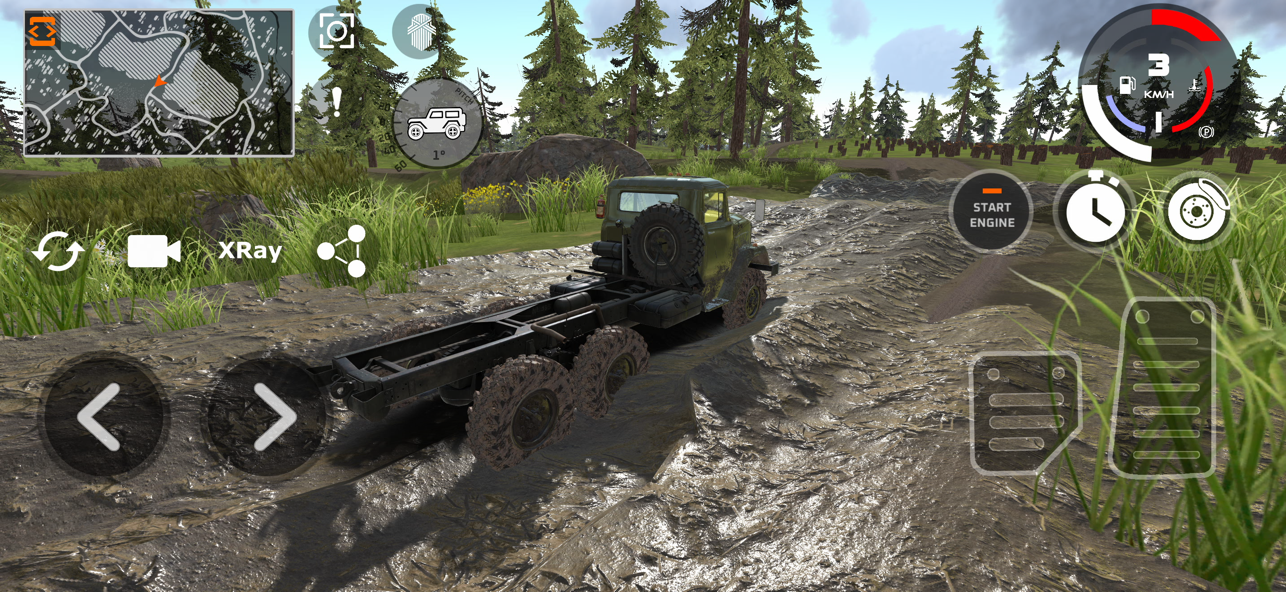Screen dimensions: 1286x592
Task: Tap the vehicle pitch inclinometer gauge
Action: point(436,124)
